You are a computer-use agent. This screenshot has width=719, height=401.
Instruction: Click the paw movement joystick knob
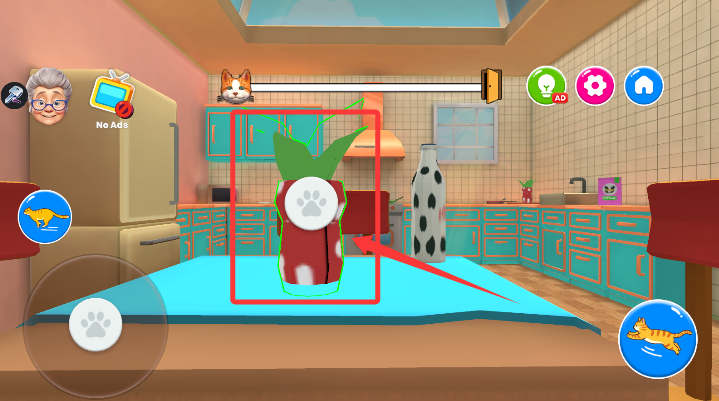coord(95,323)
